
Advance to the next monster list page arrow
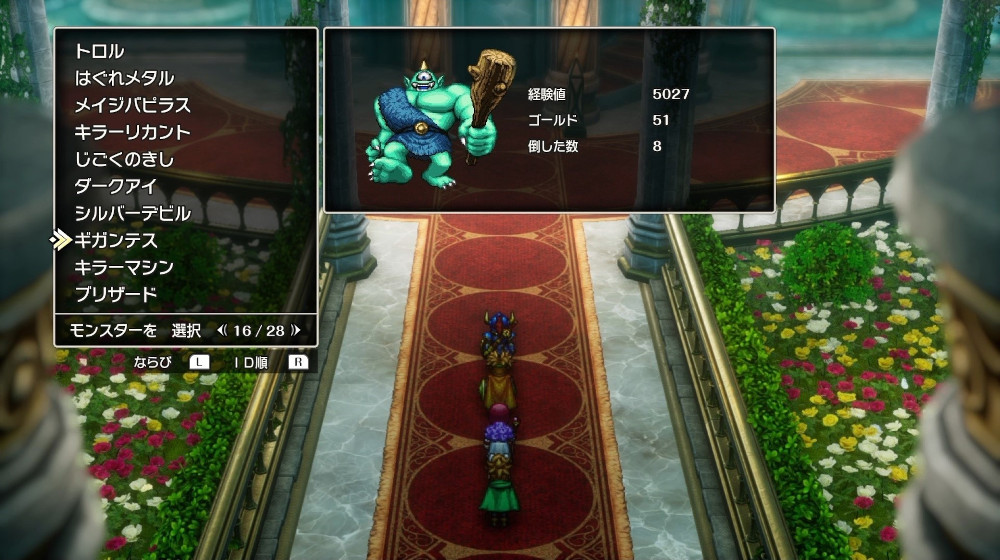click(x=296, y=329)
